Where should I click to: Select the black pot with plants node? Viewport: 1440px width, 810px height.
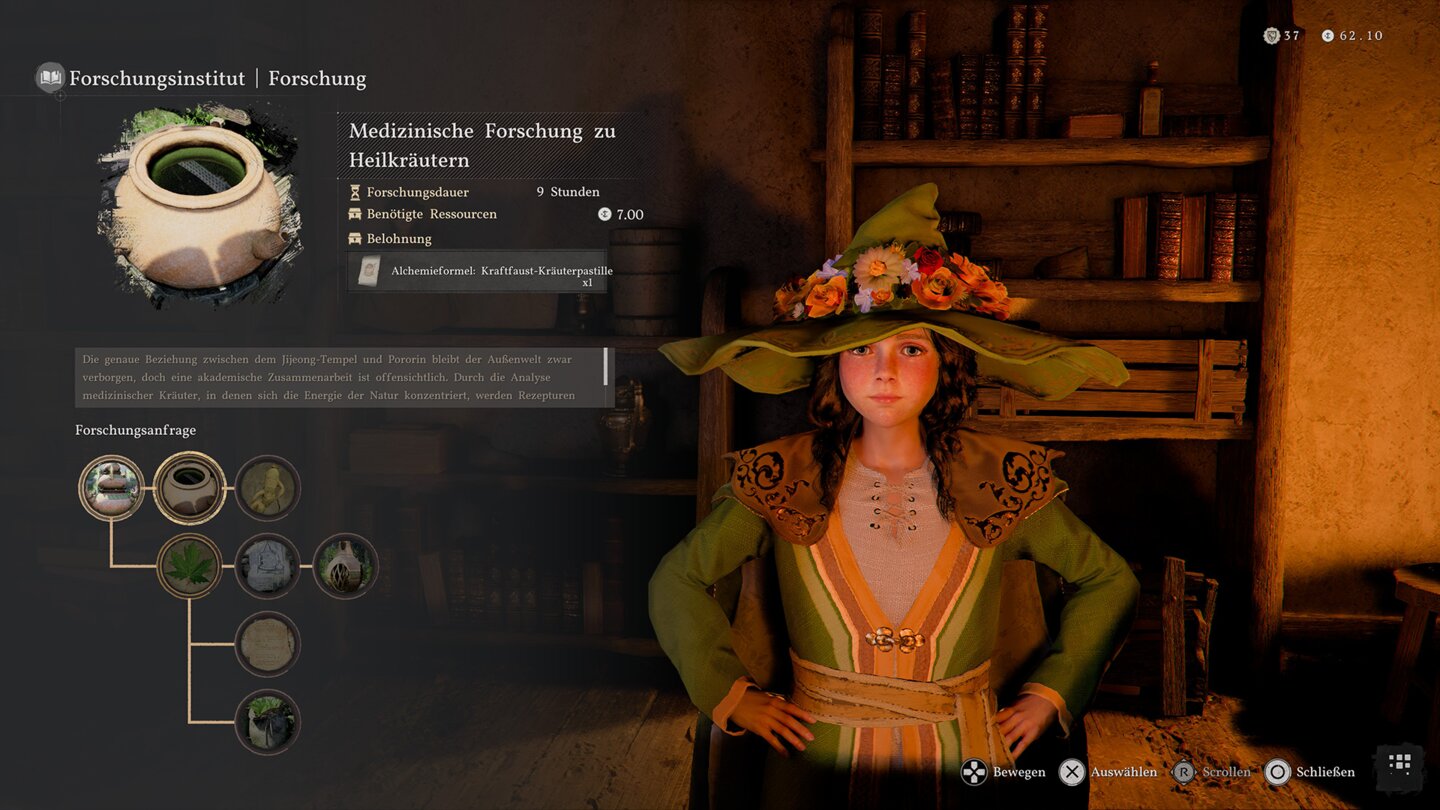click(268, 722)
